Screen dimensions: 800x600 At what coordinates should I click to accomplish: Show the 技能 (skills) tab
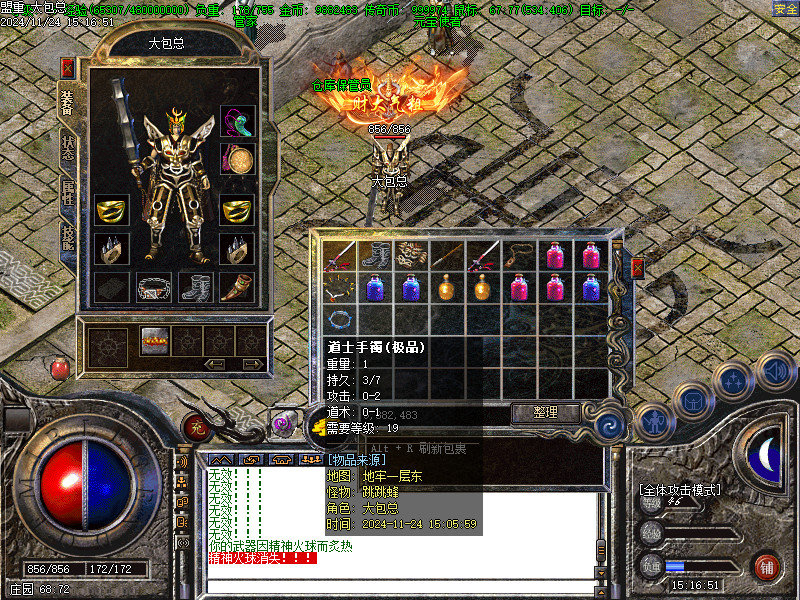pyautogui.click(x=68, y=237)
